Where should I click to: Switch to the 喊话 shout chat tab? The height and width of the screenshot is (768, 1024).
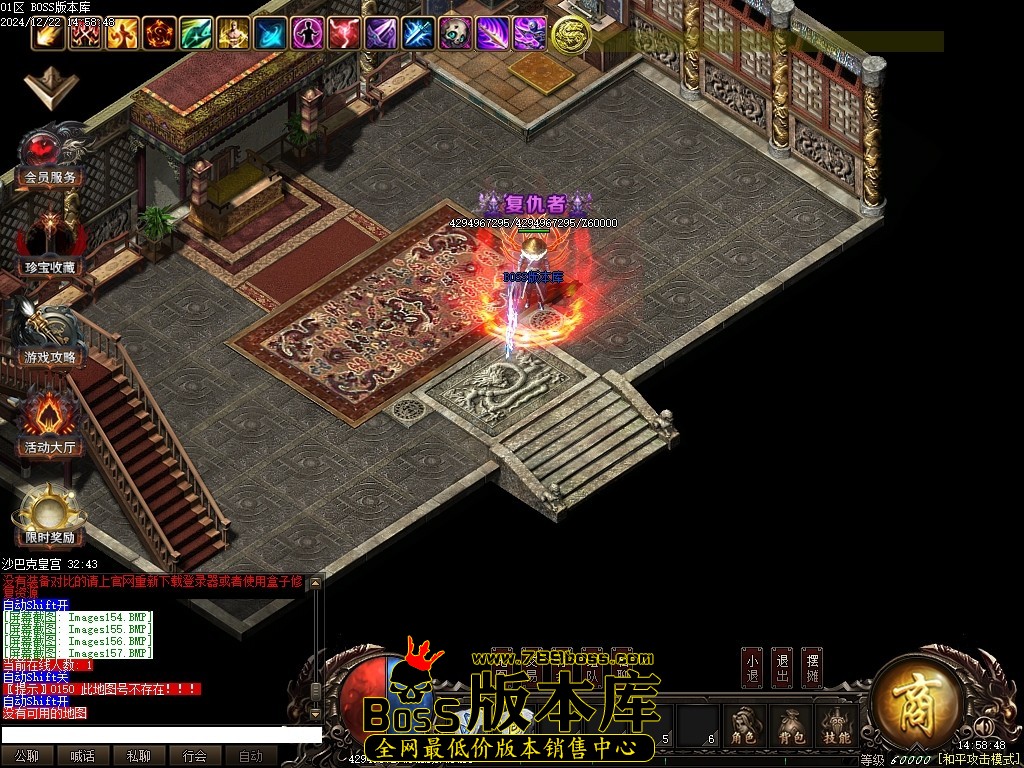point(83,756)
